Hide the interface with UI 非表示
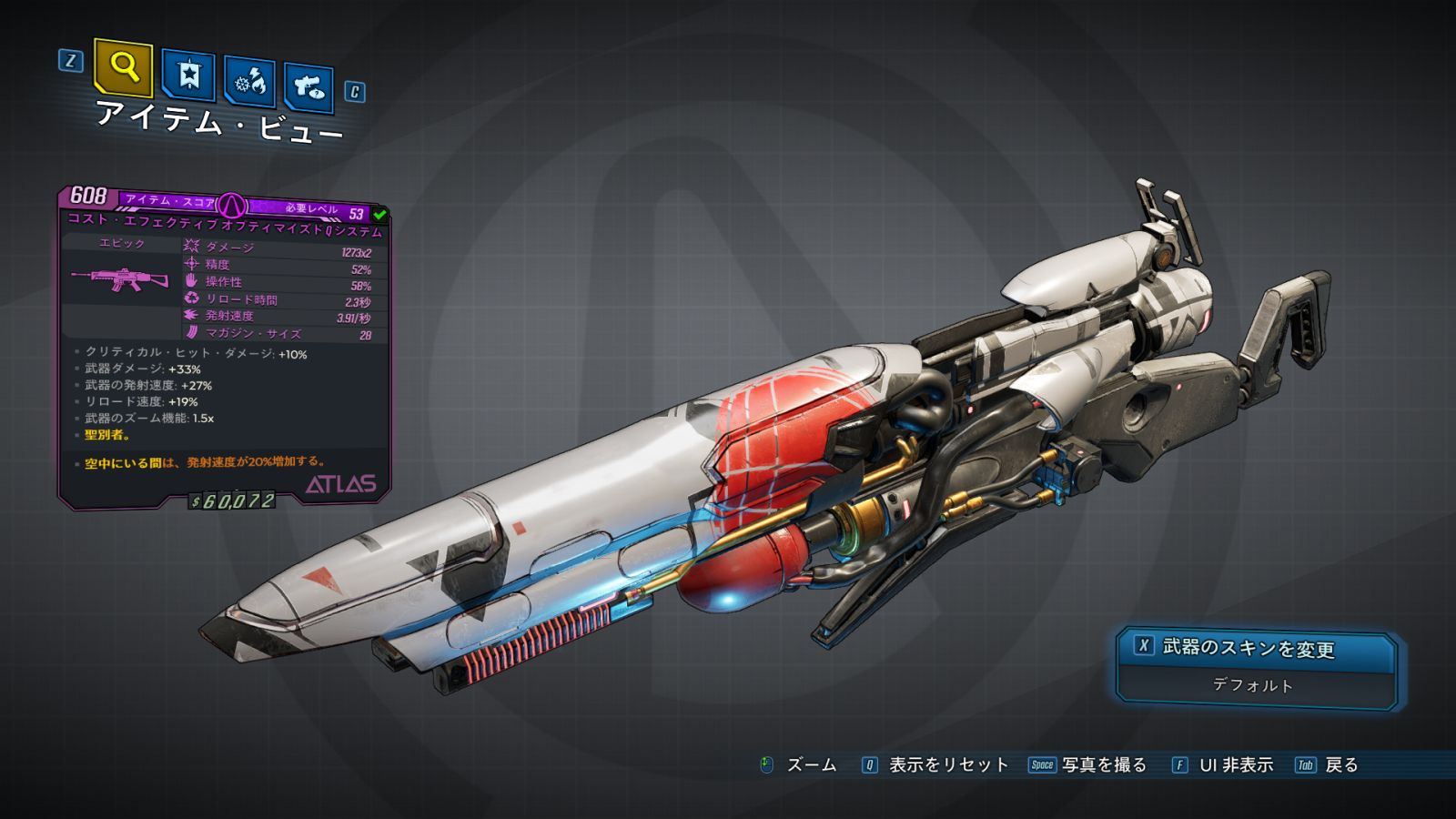Image resolution: width=1456 pixels, height=819 pixels. 1235,765
